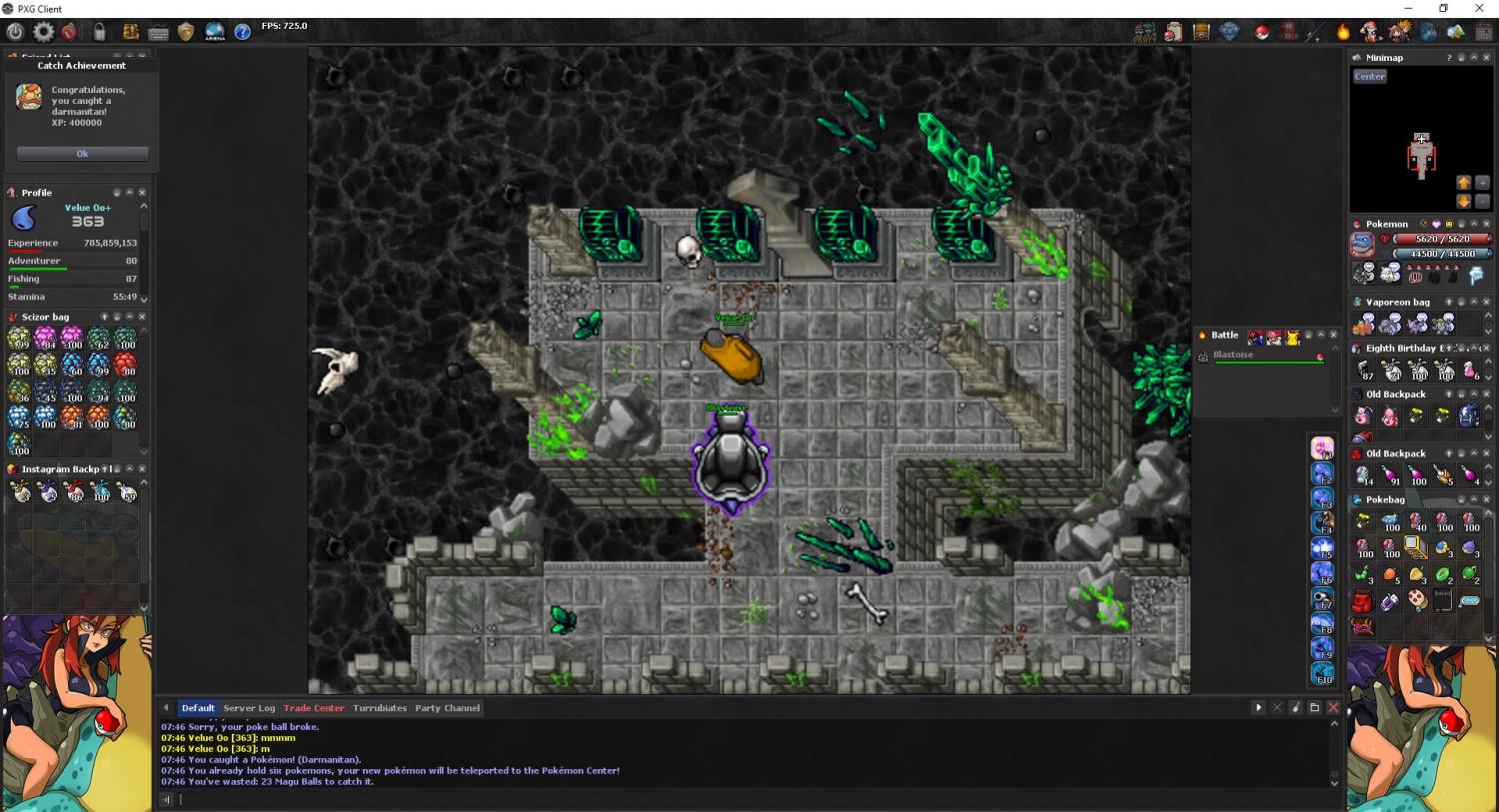Switch to the Server Log chat tab
This screenshot has width=1499, height=812.
pyautogui.click(x=249, y=708)
